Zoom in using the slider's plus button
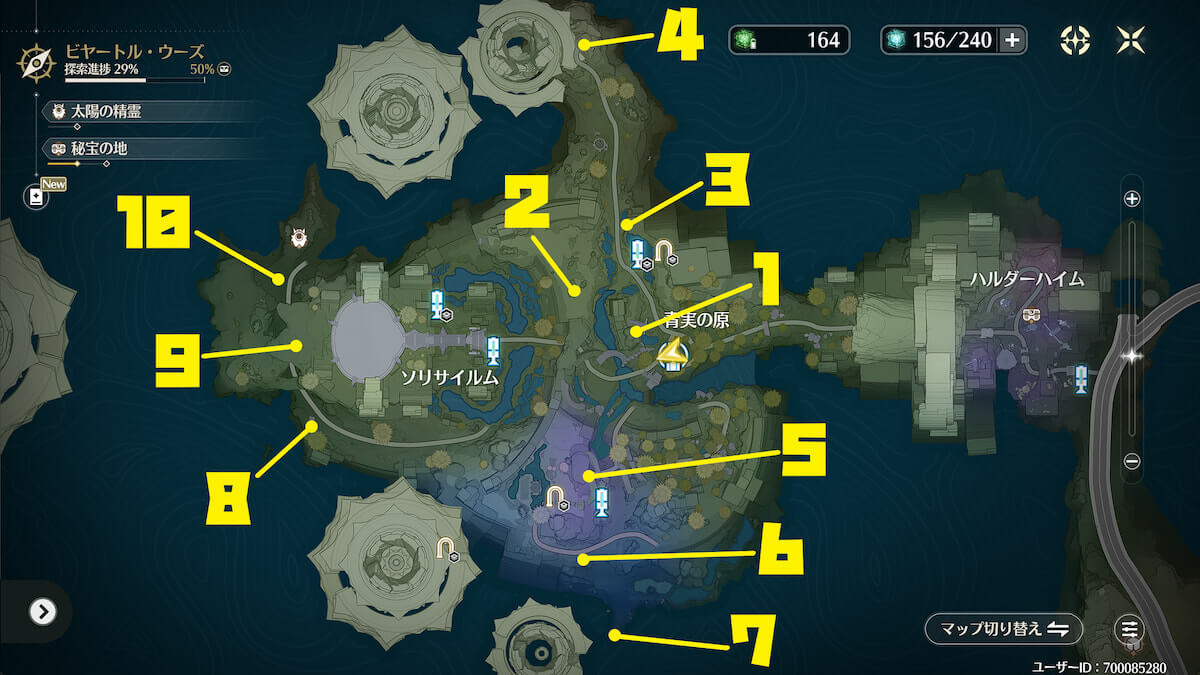1200x675 pixels. 1132,199
